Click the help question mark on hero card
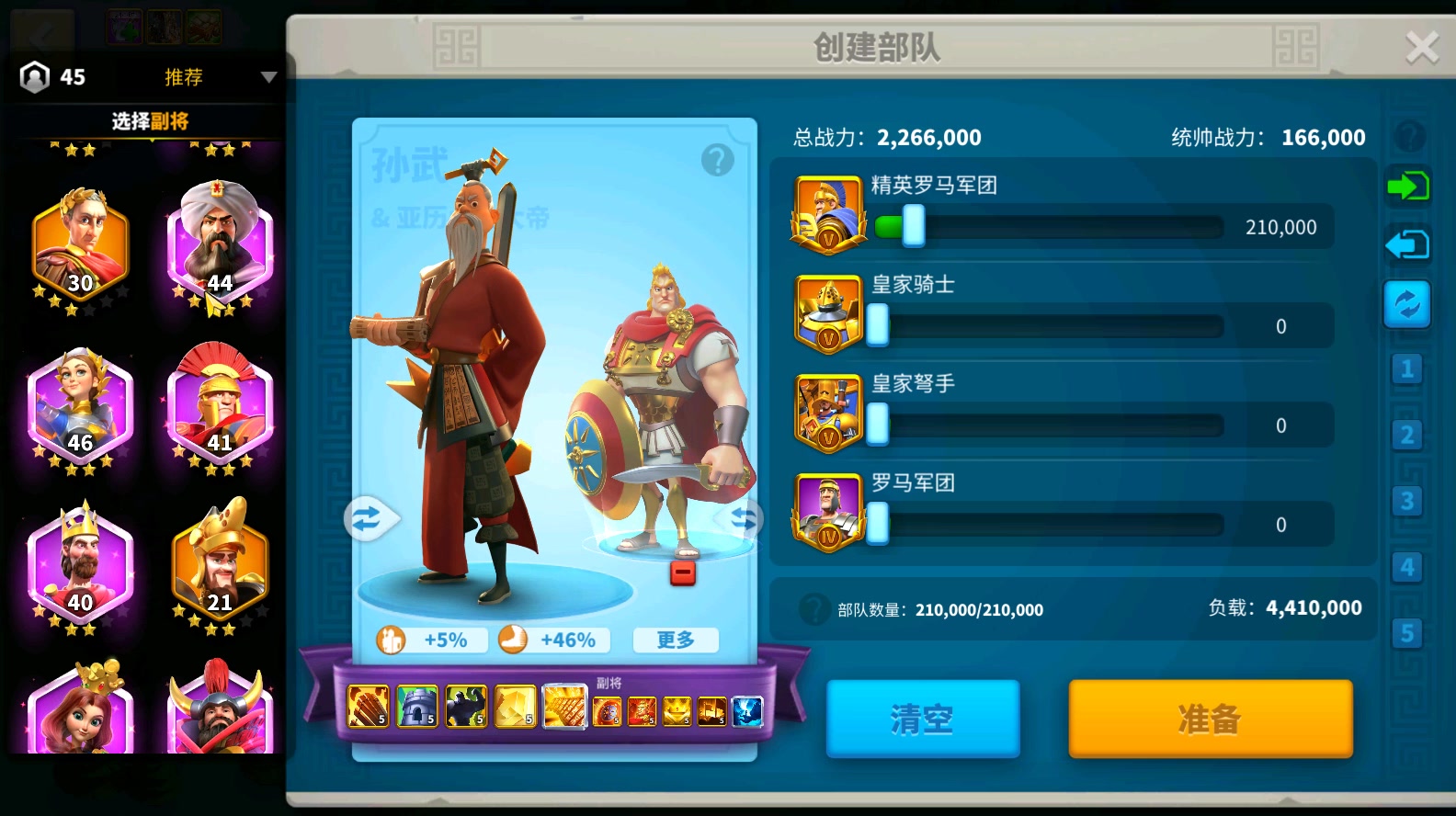The image size is (1456, 816). tap(718, 159)
